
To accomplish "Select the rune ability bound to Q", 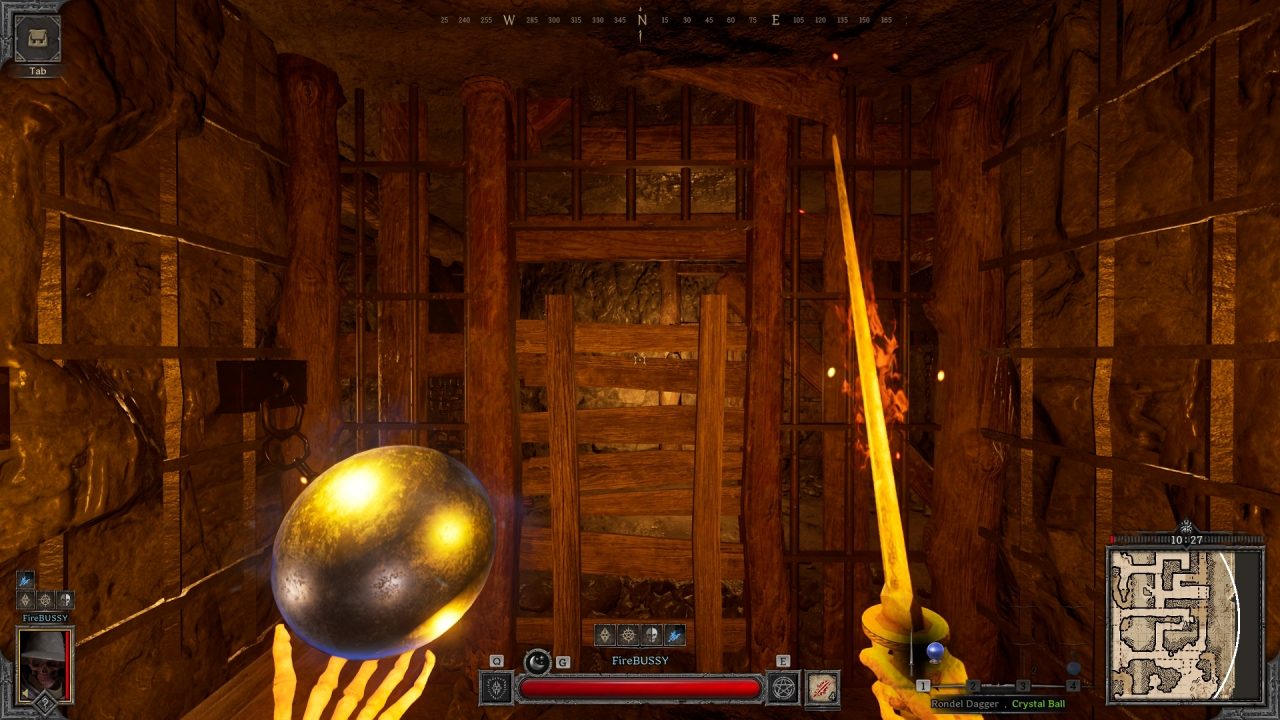I will (496, 687).
